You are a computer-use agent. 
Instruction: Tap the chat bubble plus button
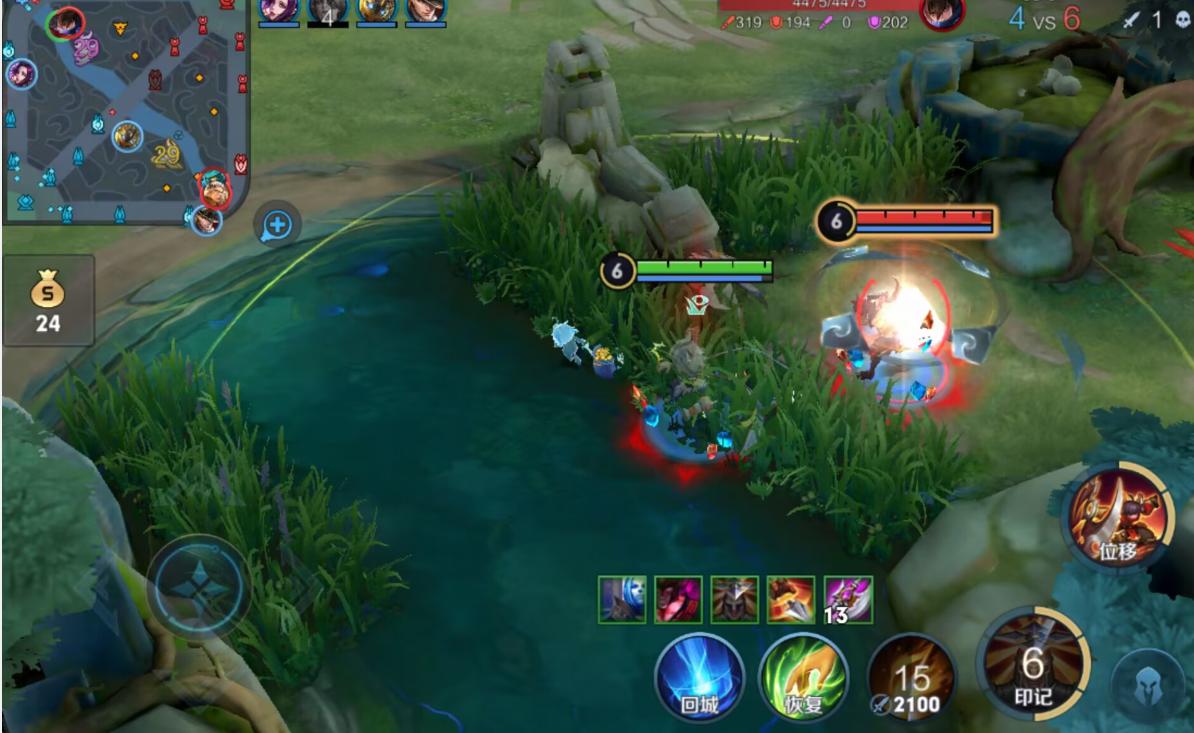coord(277,225)
